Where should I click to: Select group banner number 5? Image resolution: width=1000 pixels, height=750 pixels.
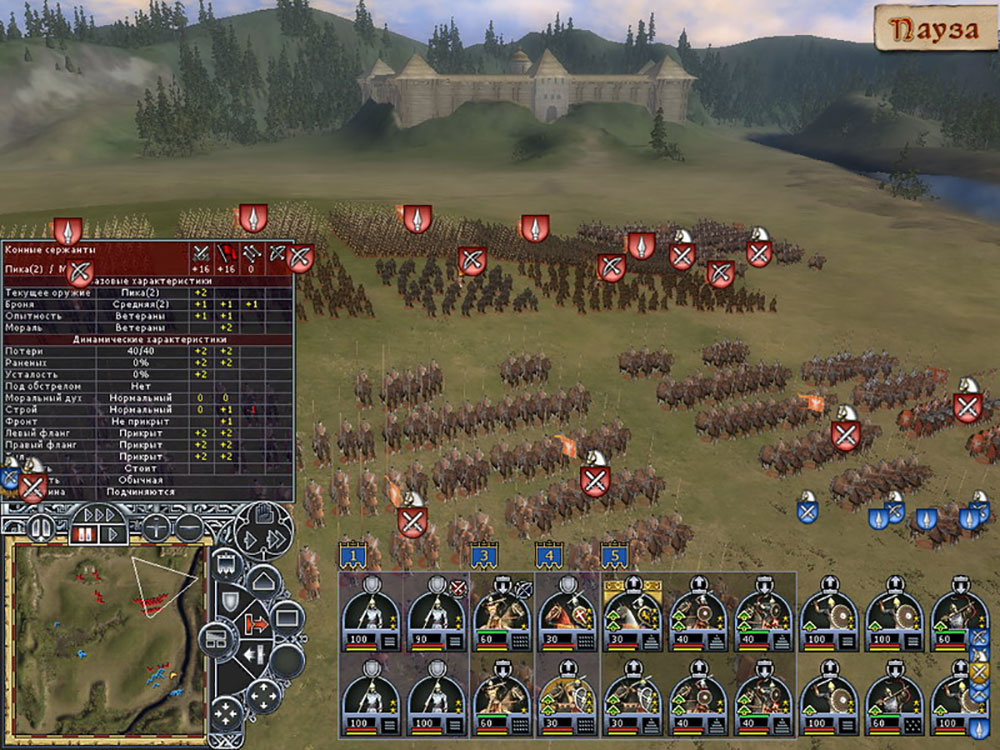pos(613,554)
